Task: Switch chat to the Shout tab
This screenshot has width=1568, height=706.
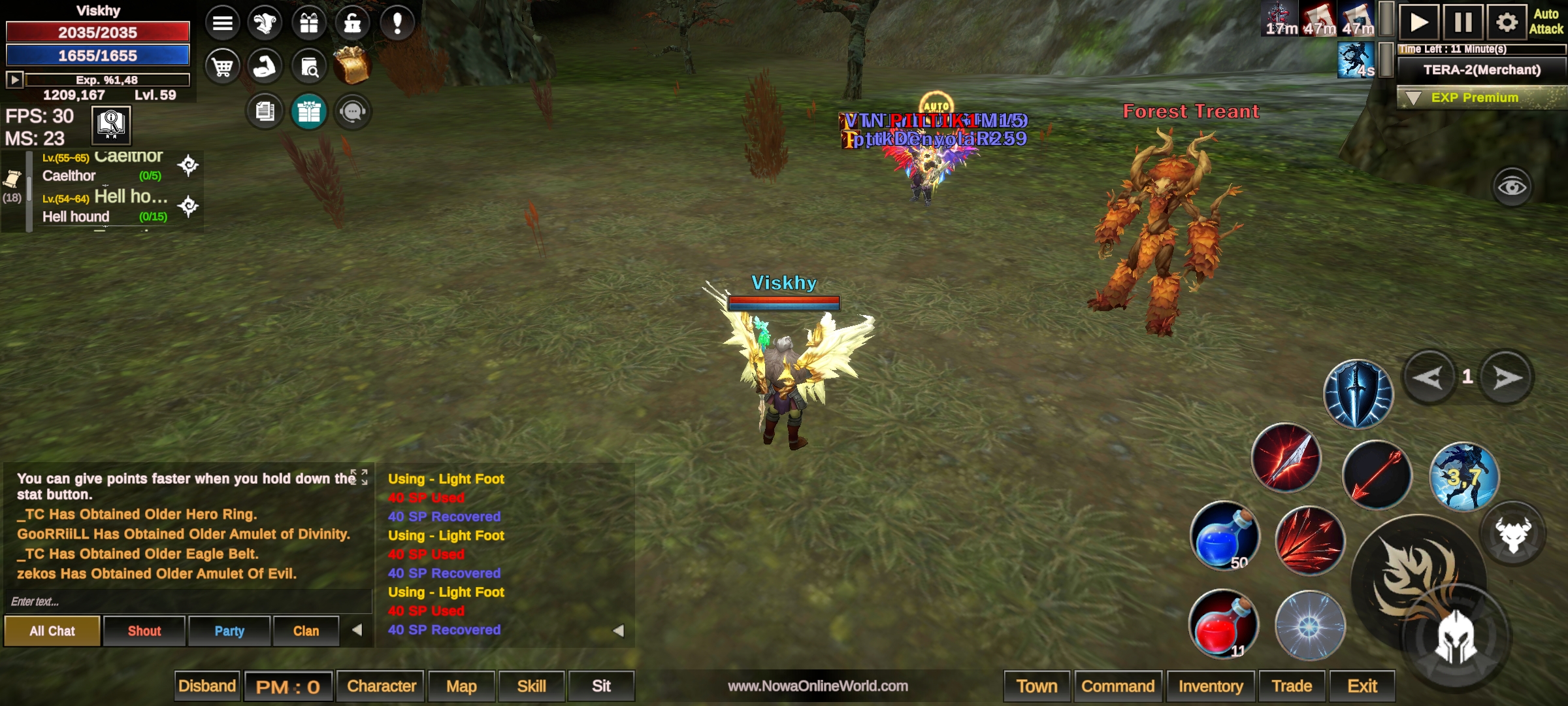Action: click(x=144, y=631)
